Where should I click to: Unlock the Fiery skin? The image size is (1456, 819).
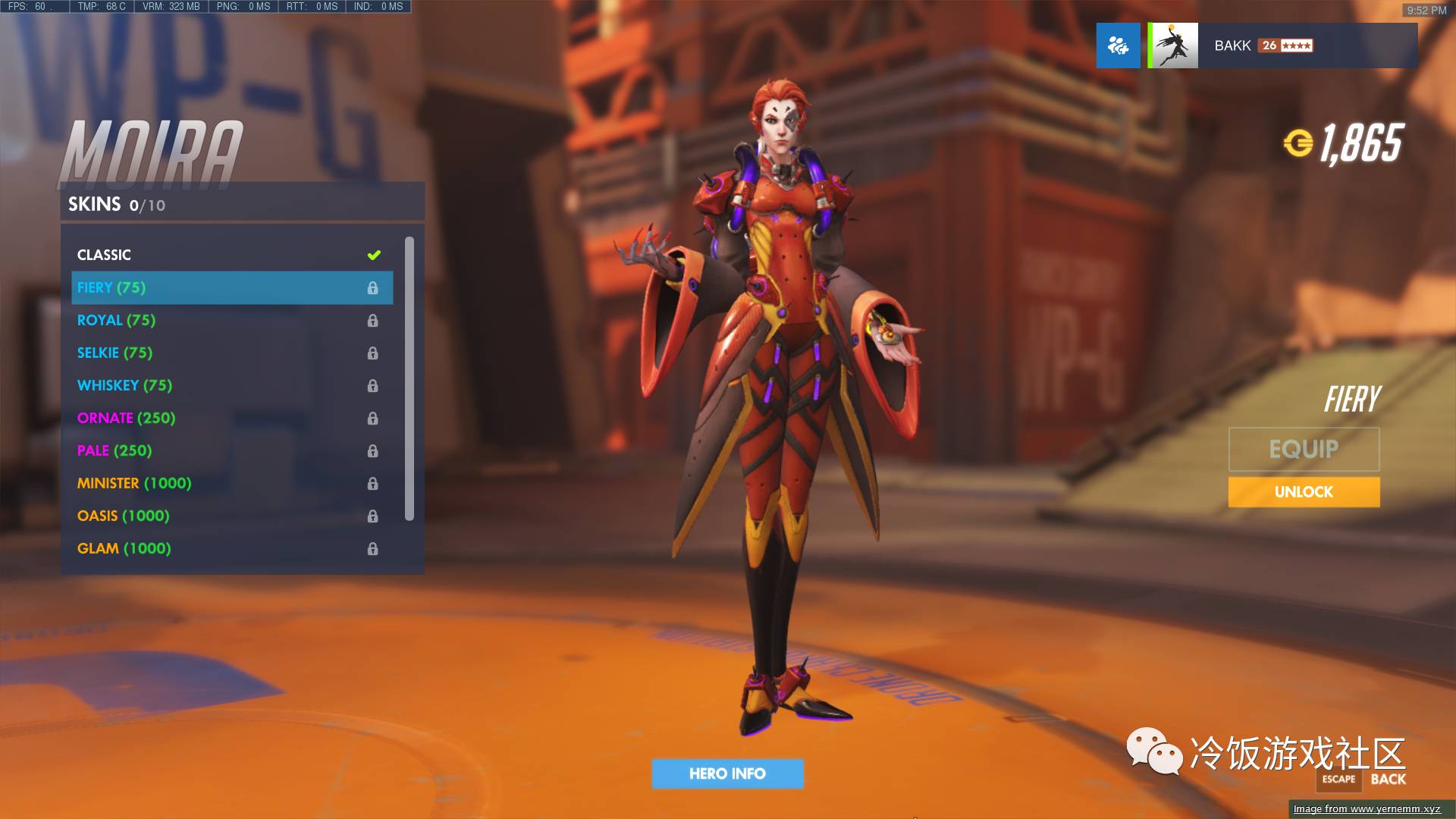coord(1304,492)
